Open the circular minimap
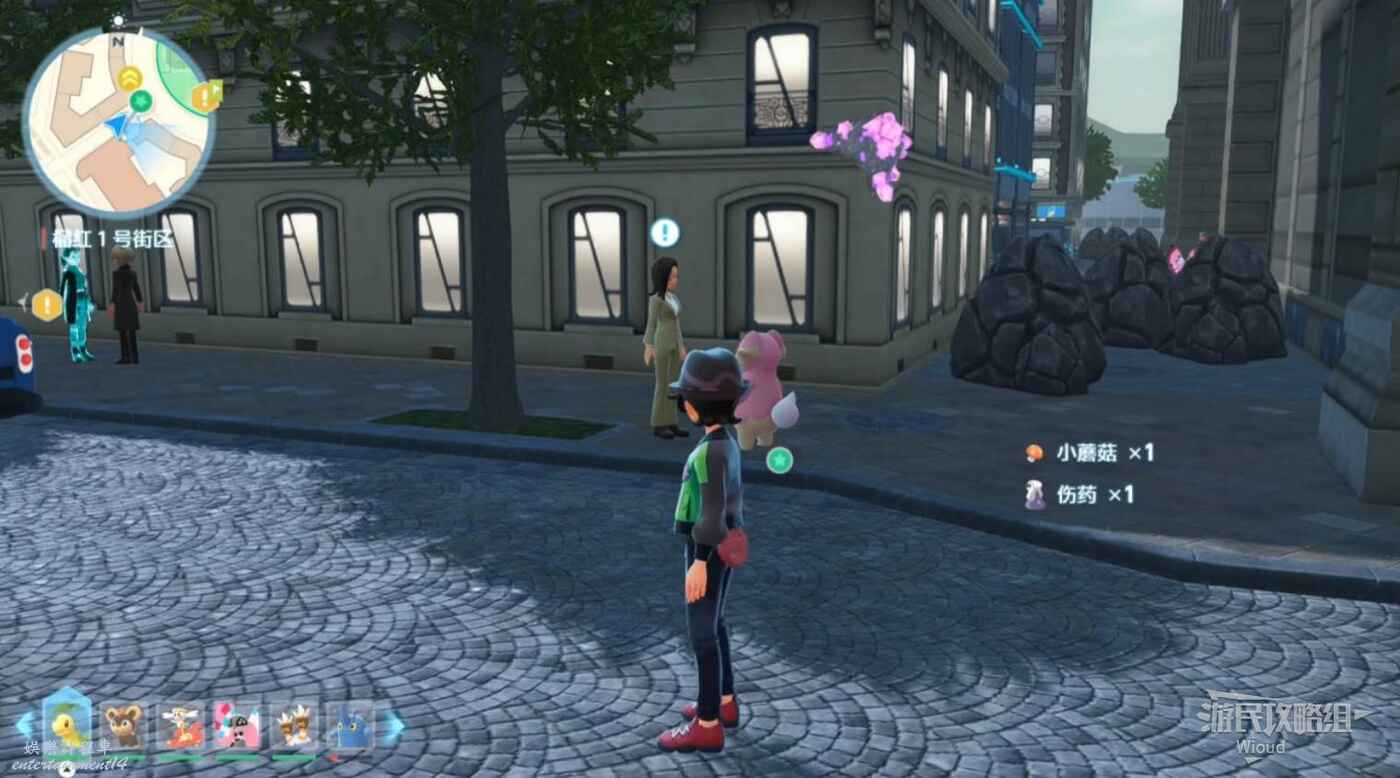This screenshot has height=778, width=1400. point(118,122)
